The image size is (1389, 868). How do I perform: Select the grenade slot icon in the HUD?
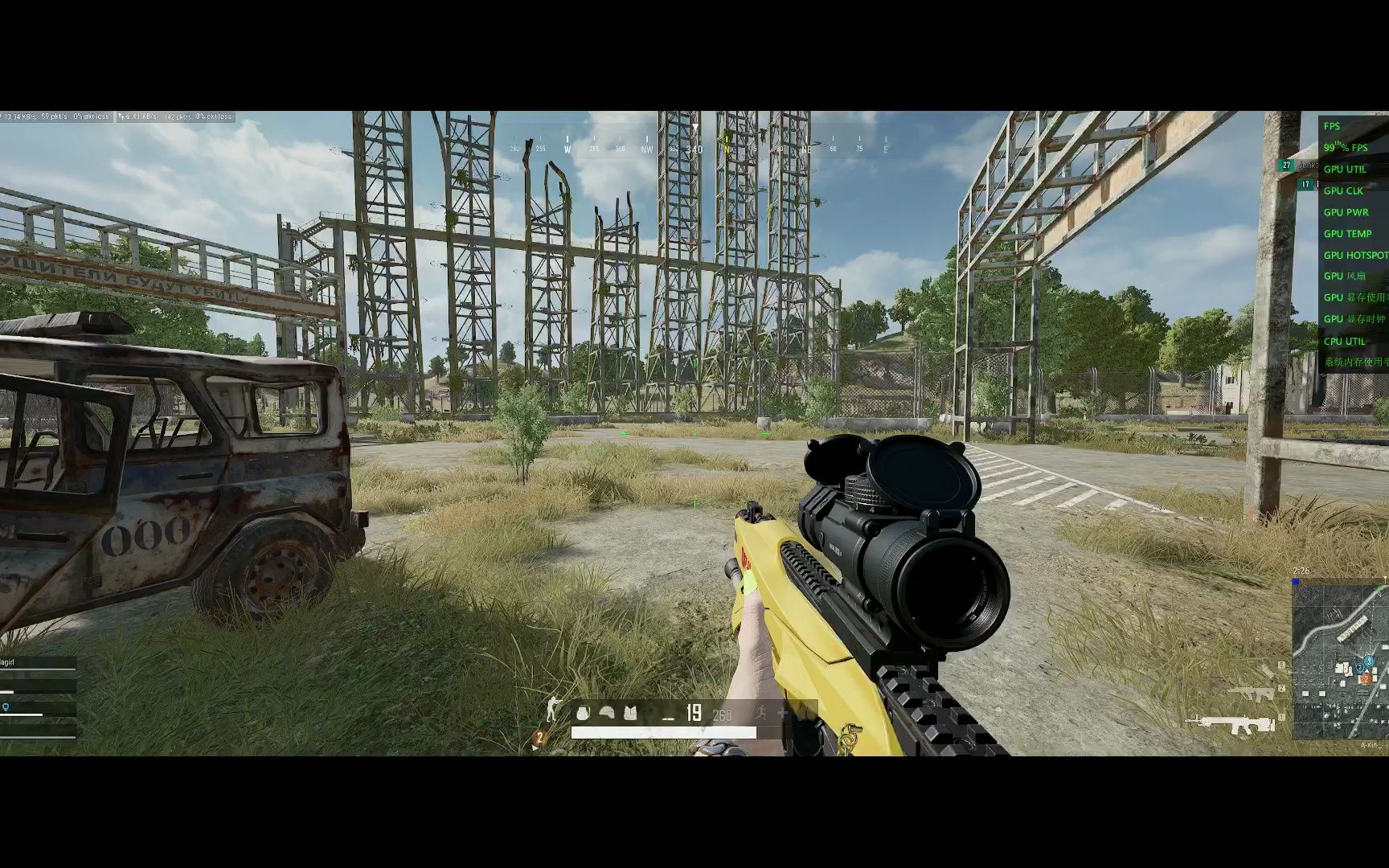[583, 713]
